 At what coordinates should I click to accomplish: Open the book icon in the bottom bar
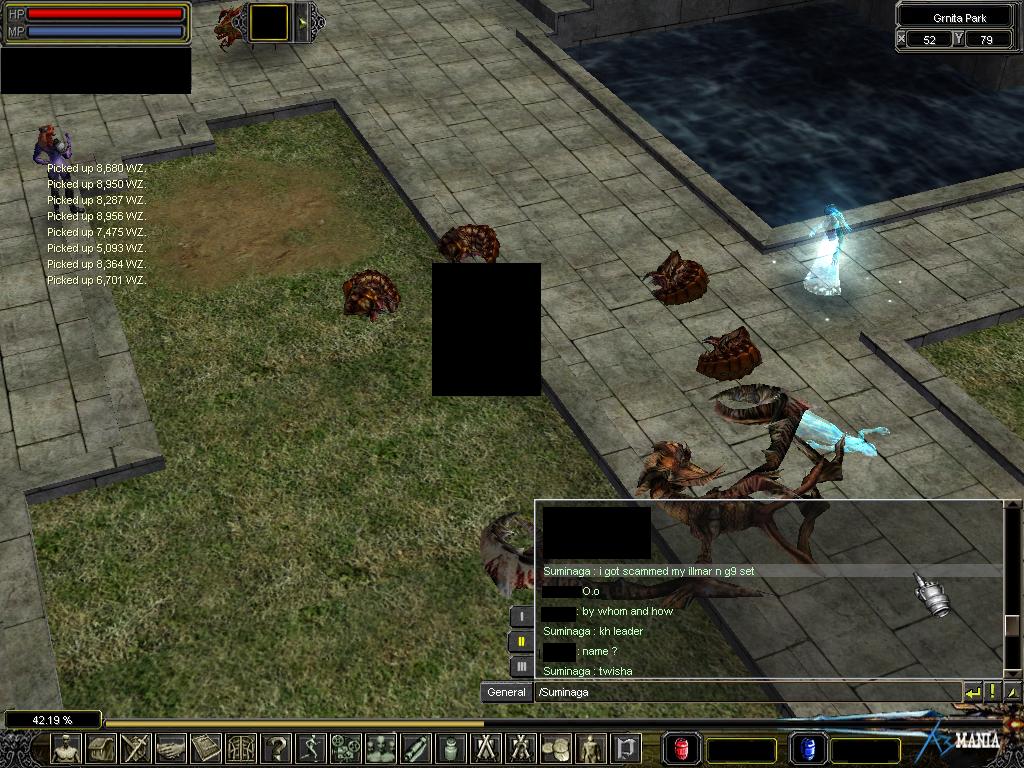coord(207,748)
